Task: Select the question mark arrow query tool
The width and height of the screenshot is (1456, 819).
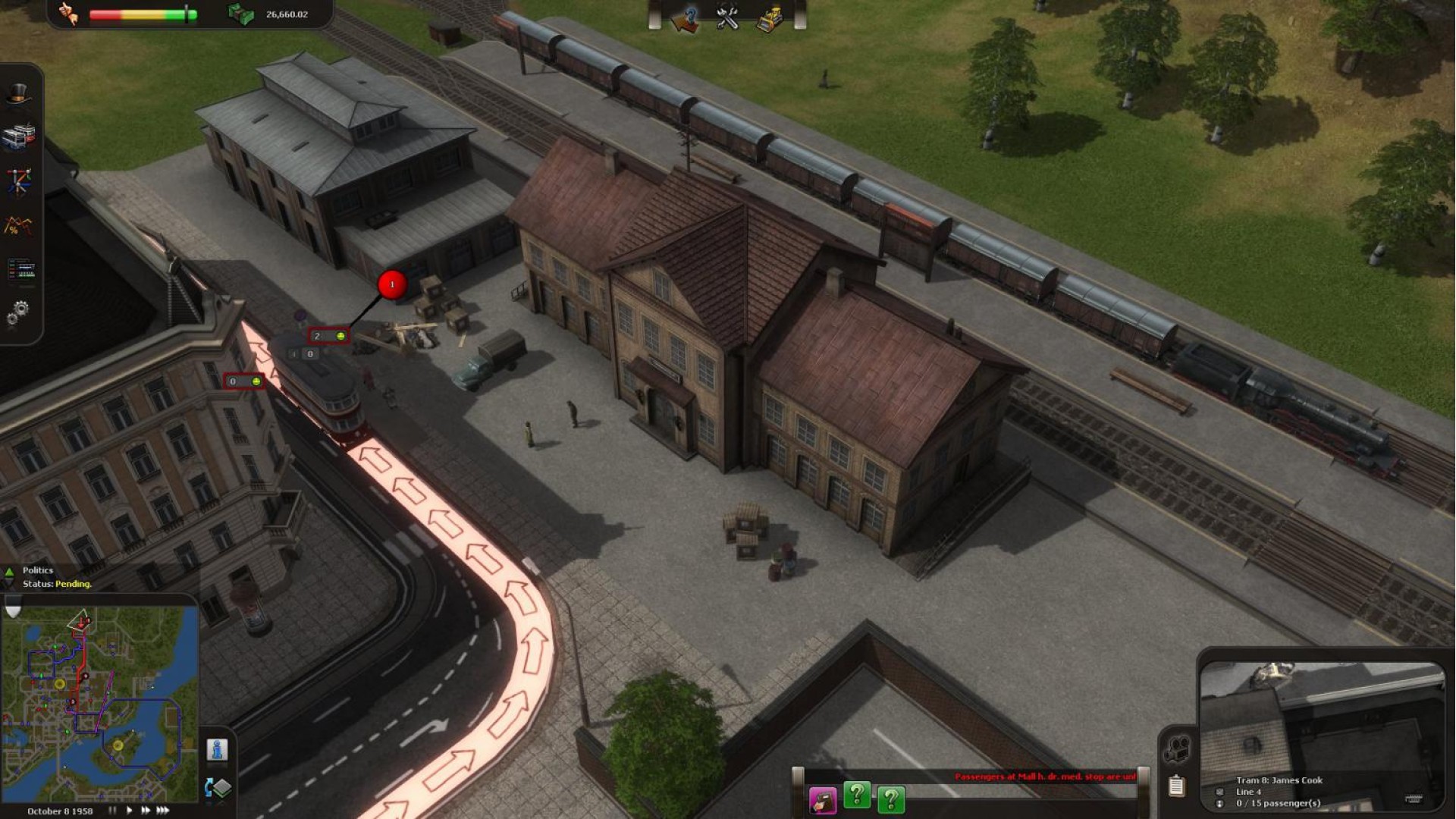Action: [685, 18]
